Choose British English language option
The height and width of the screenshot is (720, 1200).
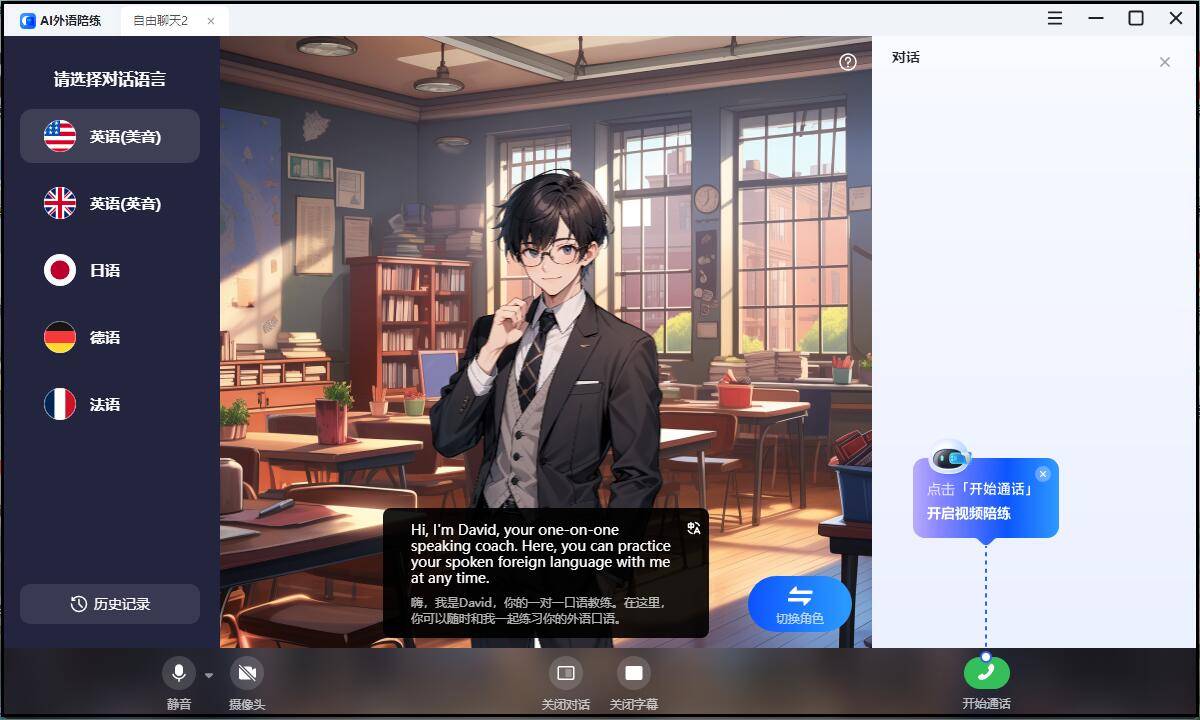(x=110, y=203)
